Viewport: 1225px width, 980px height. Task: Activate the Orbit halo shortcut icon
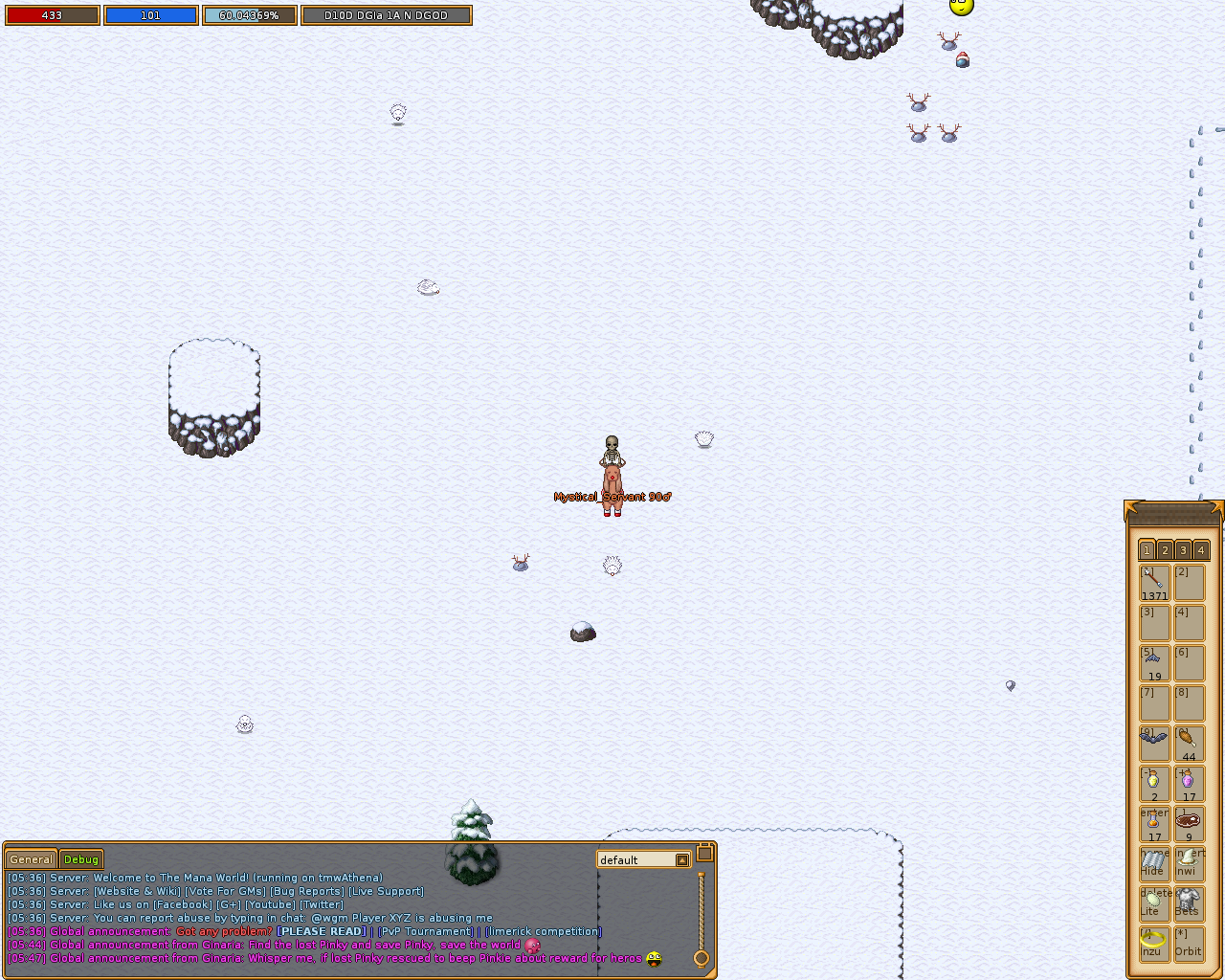pyautogui.click(x=1189, y=944)
